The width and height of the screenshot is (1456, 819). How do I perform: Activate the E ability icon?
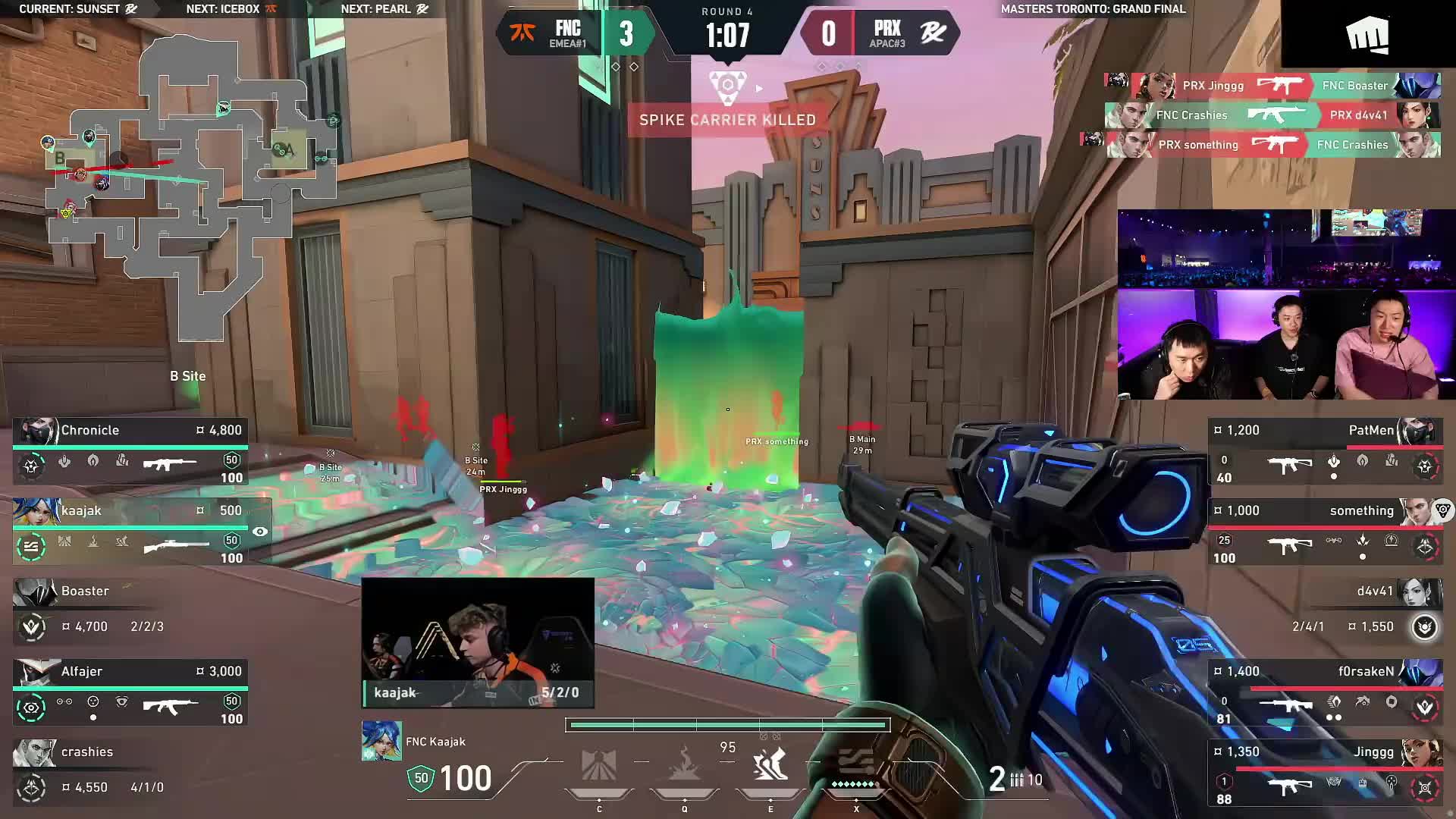pyautogui.click(x=770, y=766)
